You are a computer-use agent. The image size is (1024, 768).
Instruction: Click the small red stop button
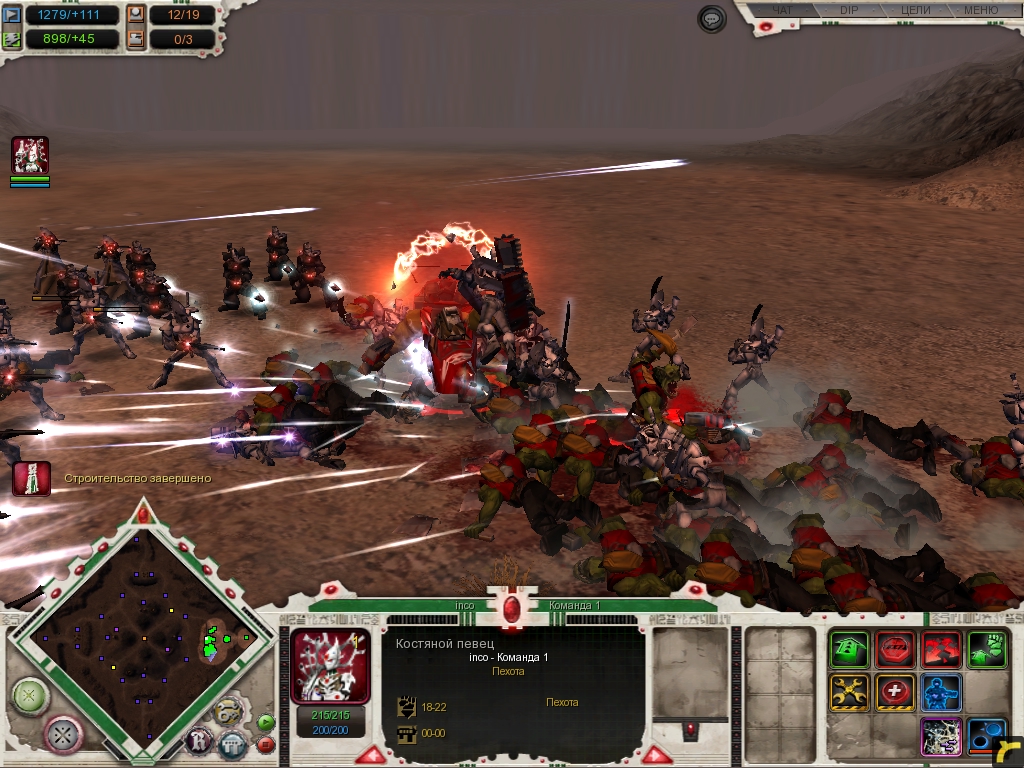(x=266, y=744)
